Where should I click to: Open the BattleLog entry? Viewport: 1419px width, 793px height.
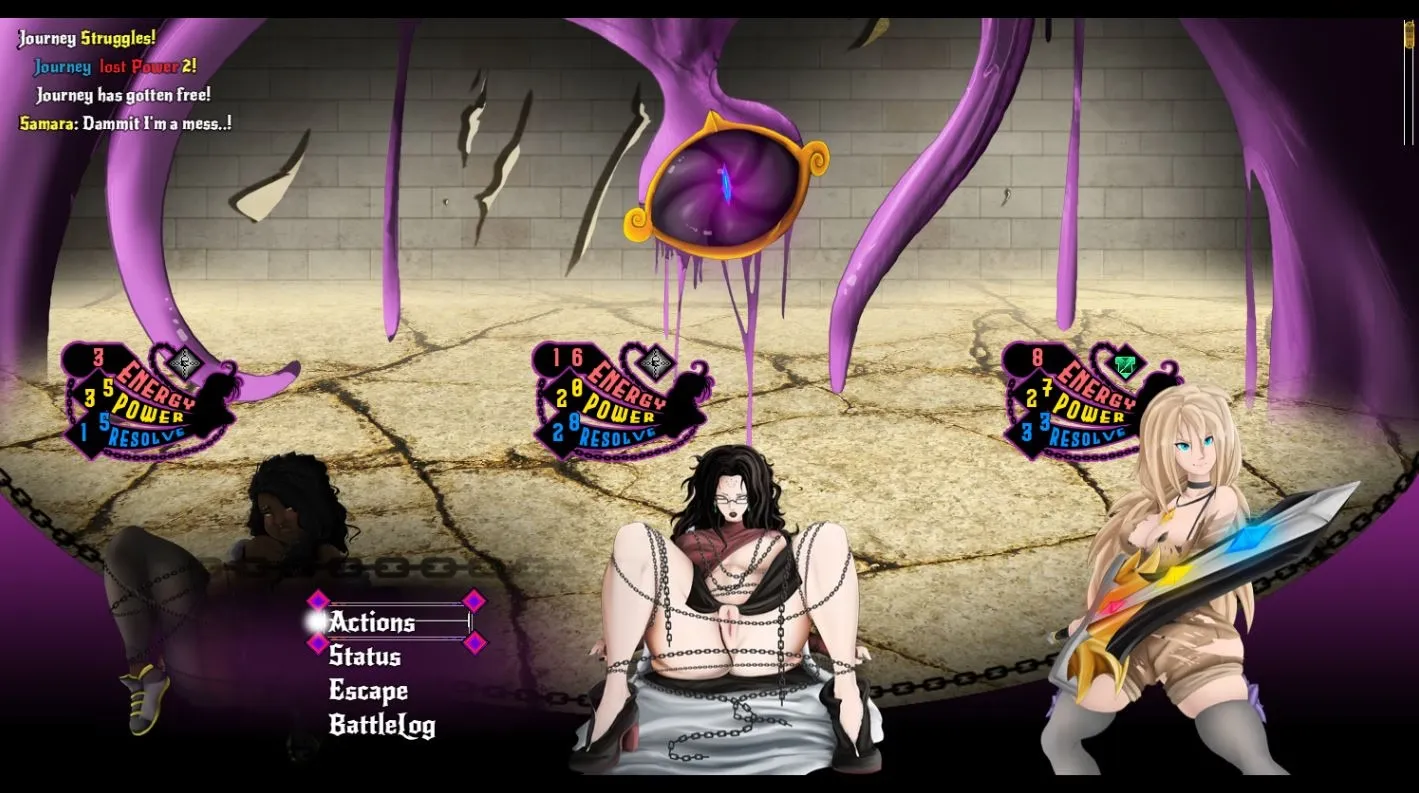pyautogui.click(x=381, y=726)
